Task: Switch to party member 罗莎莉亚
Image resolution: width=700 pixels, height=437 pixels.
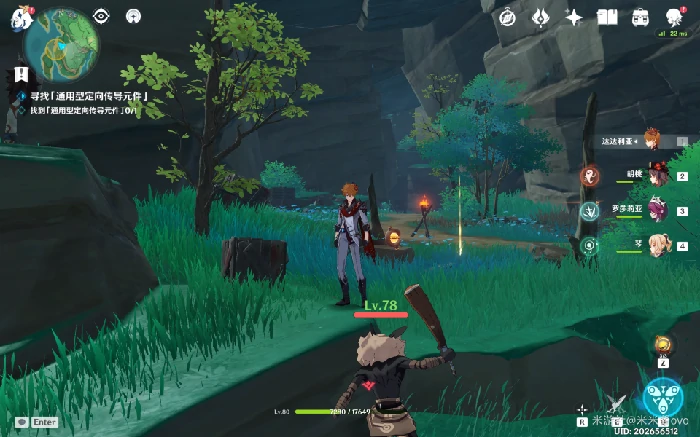Action: [658, 211]
